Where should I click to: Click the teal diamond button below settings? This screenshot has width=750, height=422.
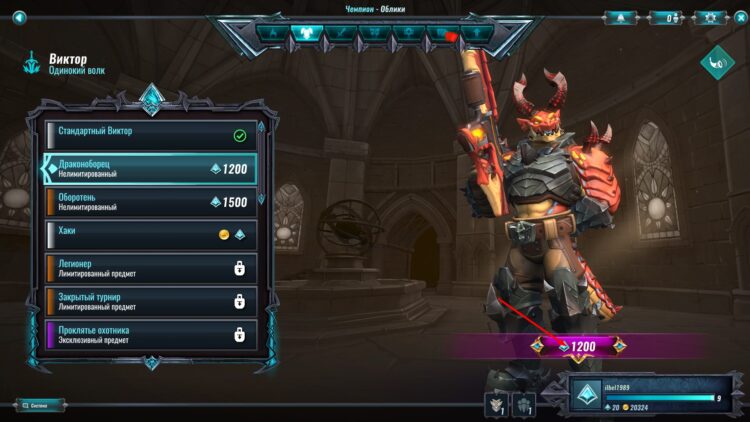click(717, 63)
